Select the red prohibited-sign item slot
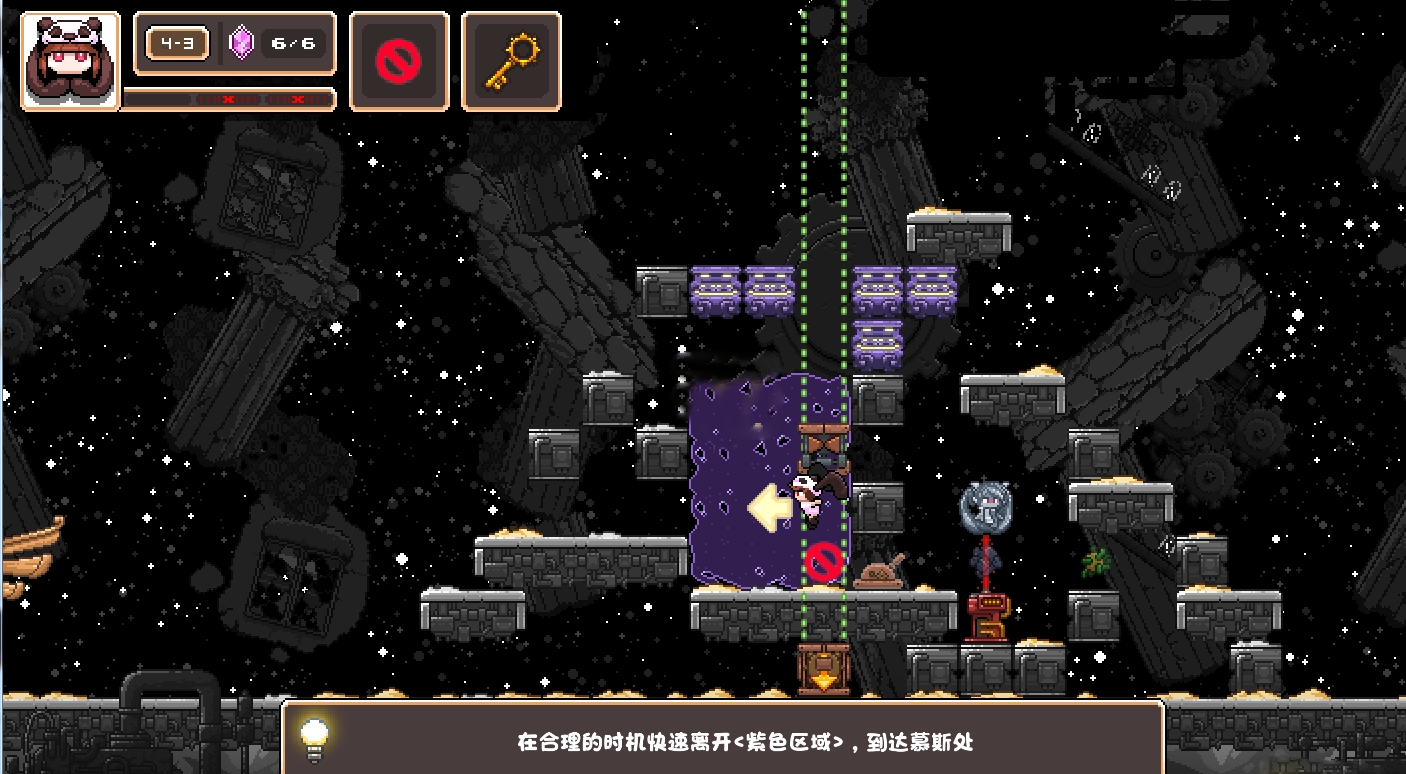1406x774 pixels. (x=399, y=61)
